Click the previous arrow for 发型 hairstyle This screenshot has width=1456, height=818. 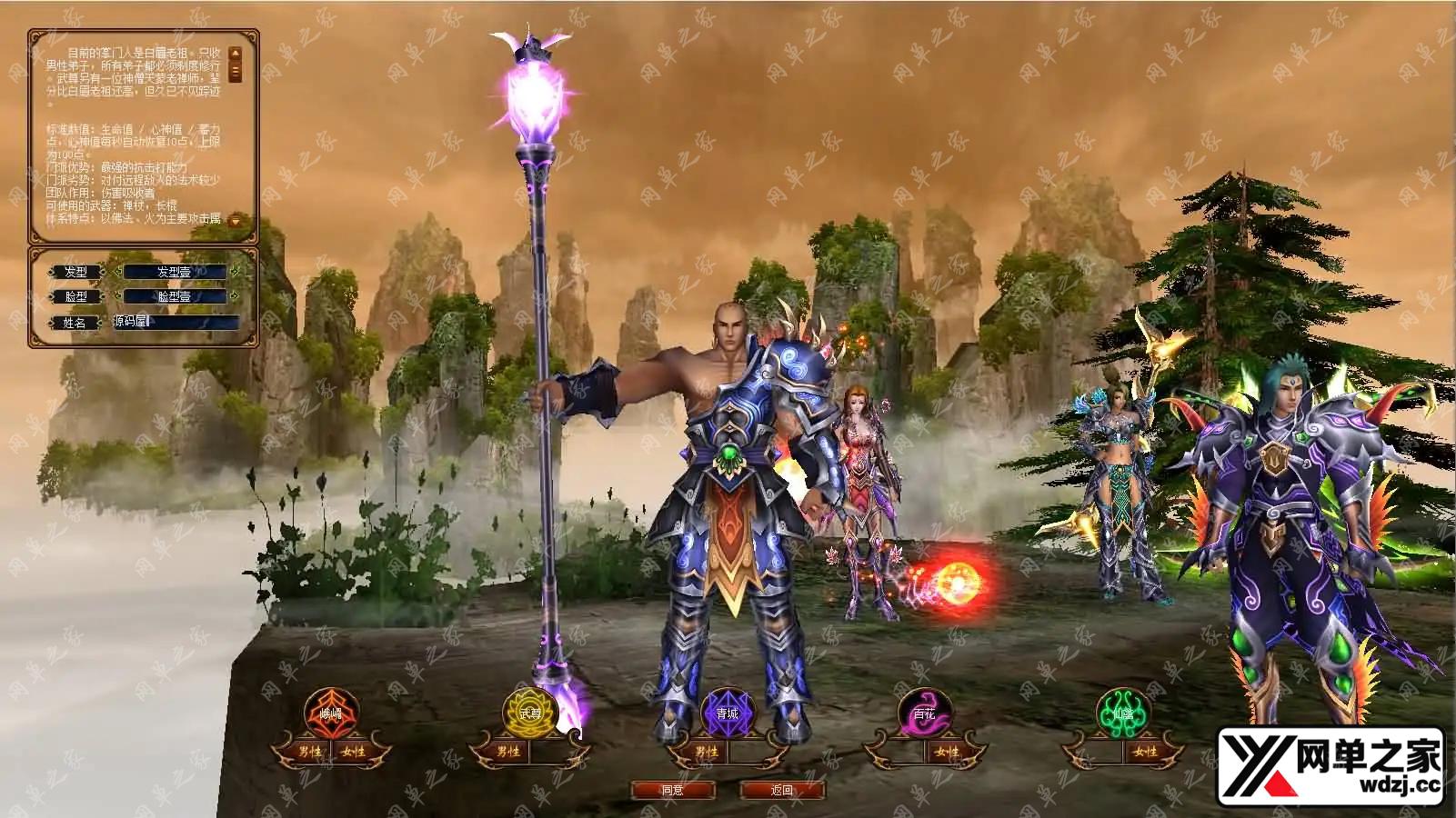[116, 271]
